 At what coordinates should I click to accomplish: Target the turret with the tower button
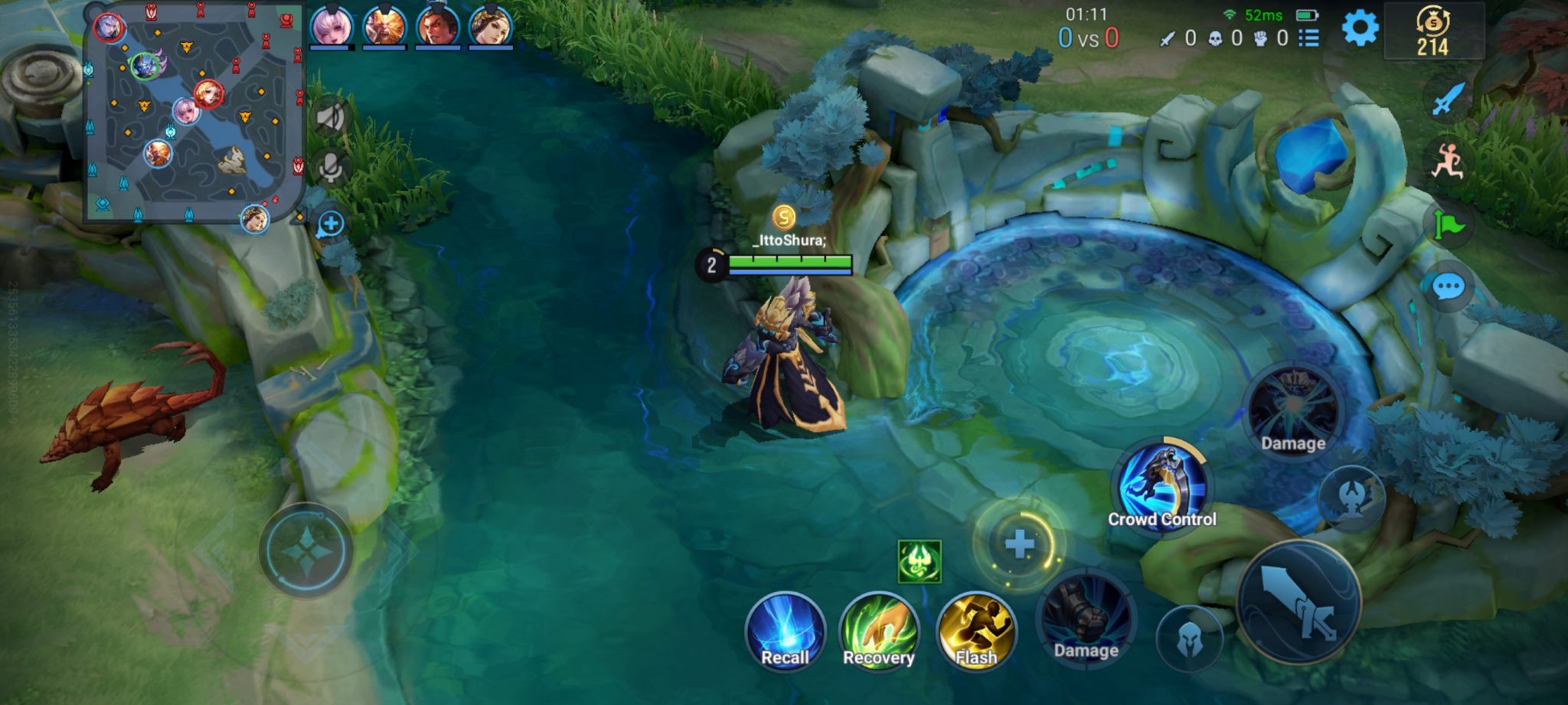coord(1351,498)
